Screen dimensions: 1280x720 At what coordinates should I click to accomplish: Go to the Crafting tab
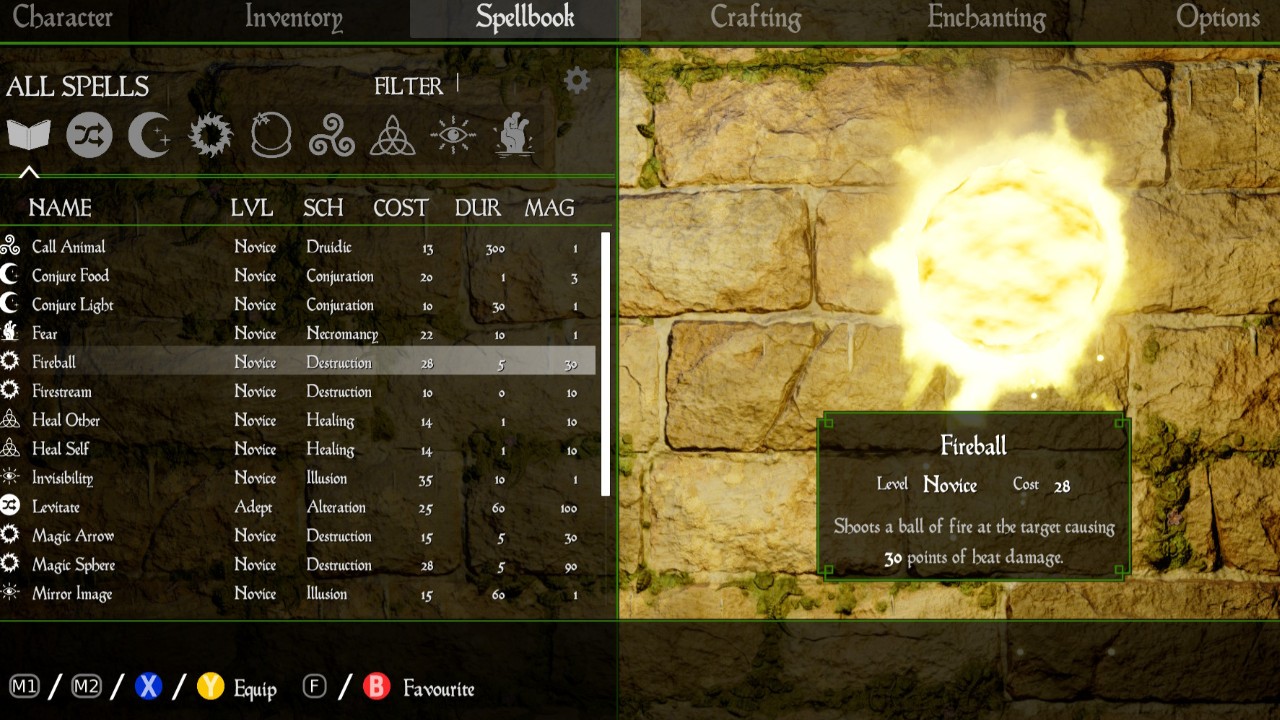755,18
